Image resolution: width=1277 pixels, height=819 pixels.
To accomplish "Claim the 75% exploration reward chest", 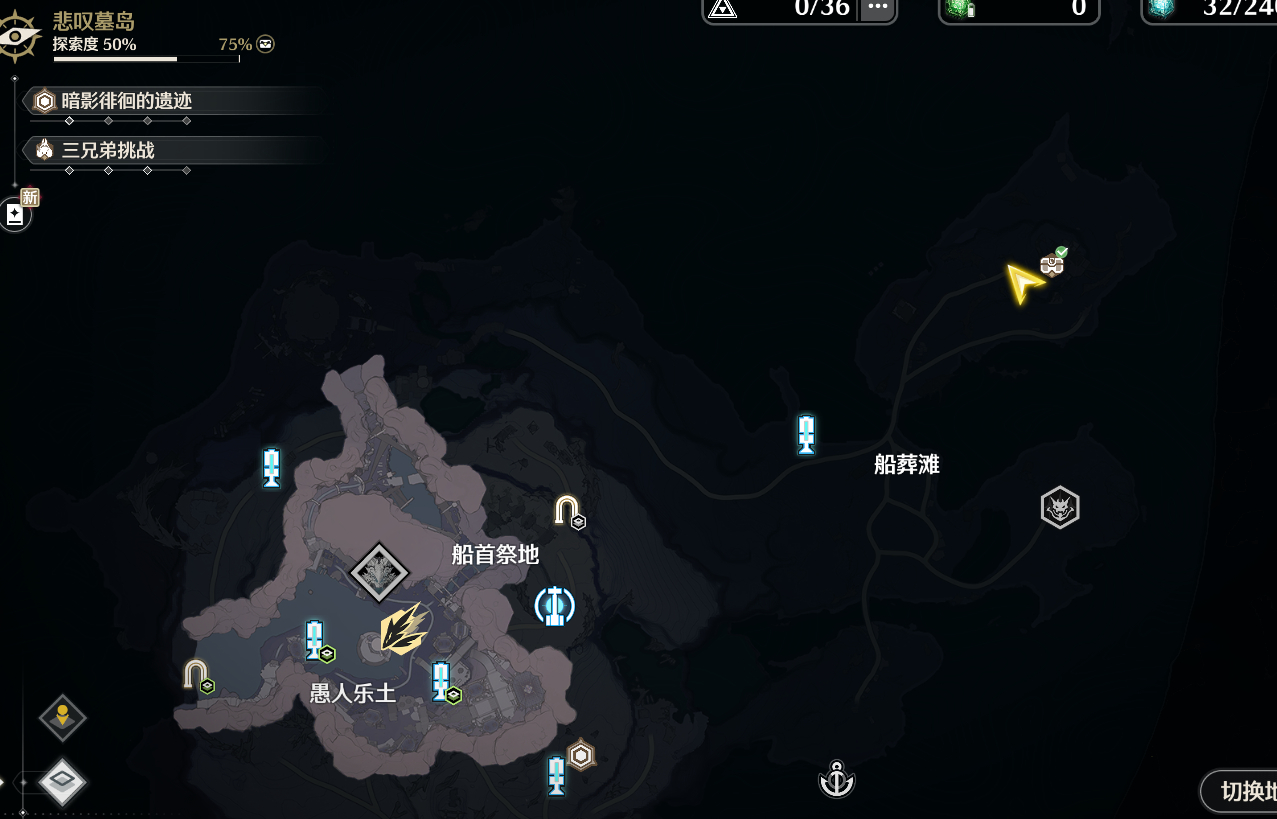I will point(265,44).
